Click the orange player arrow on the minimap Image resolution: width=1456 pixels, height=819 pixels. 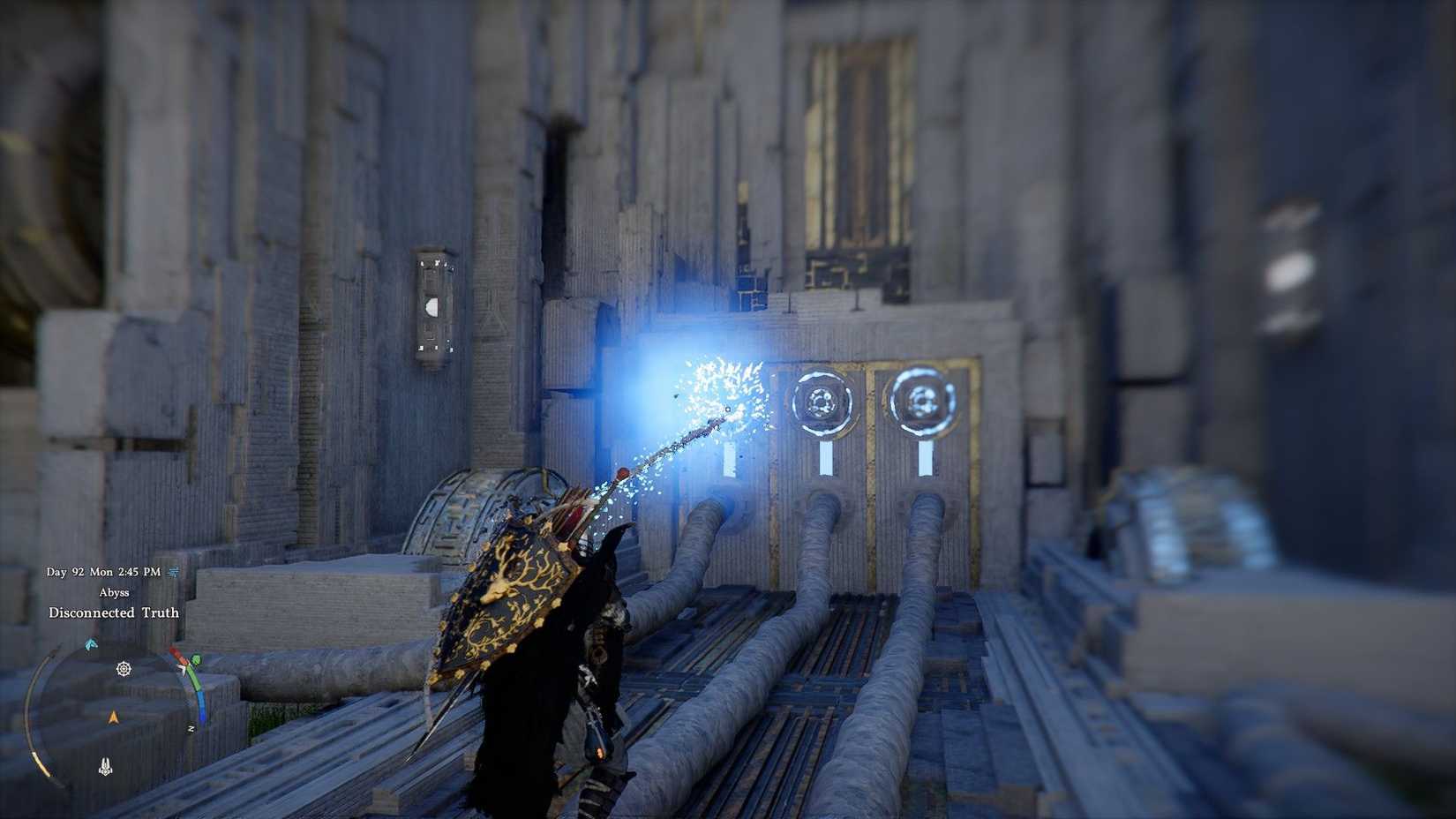(x=115, y=716)
